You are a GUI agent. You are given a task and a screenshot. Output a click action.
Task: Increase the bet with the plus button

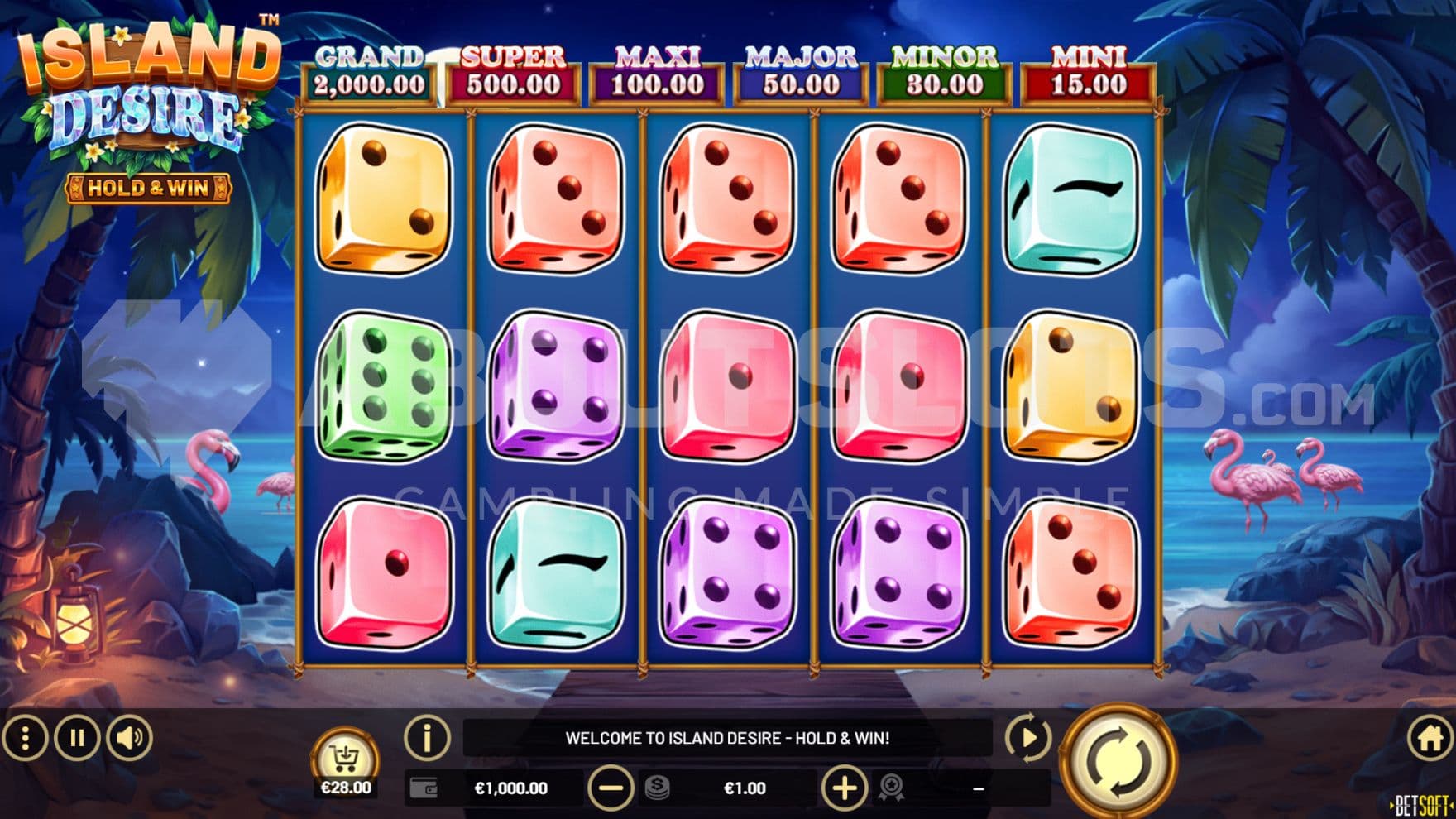click(x=844, y=788)
